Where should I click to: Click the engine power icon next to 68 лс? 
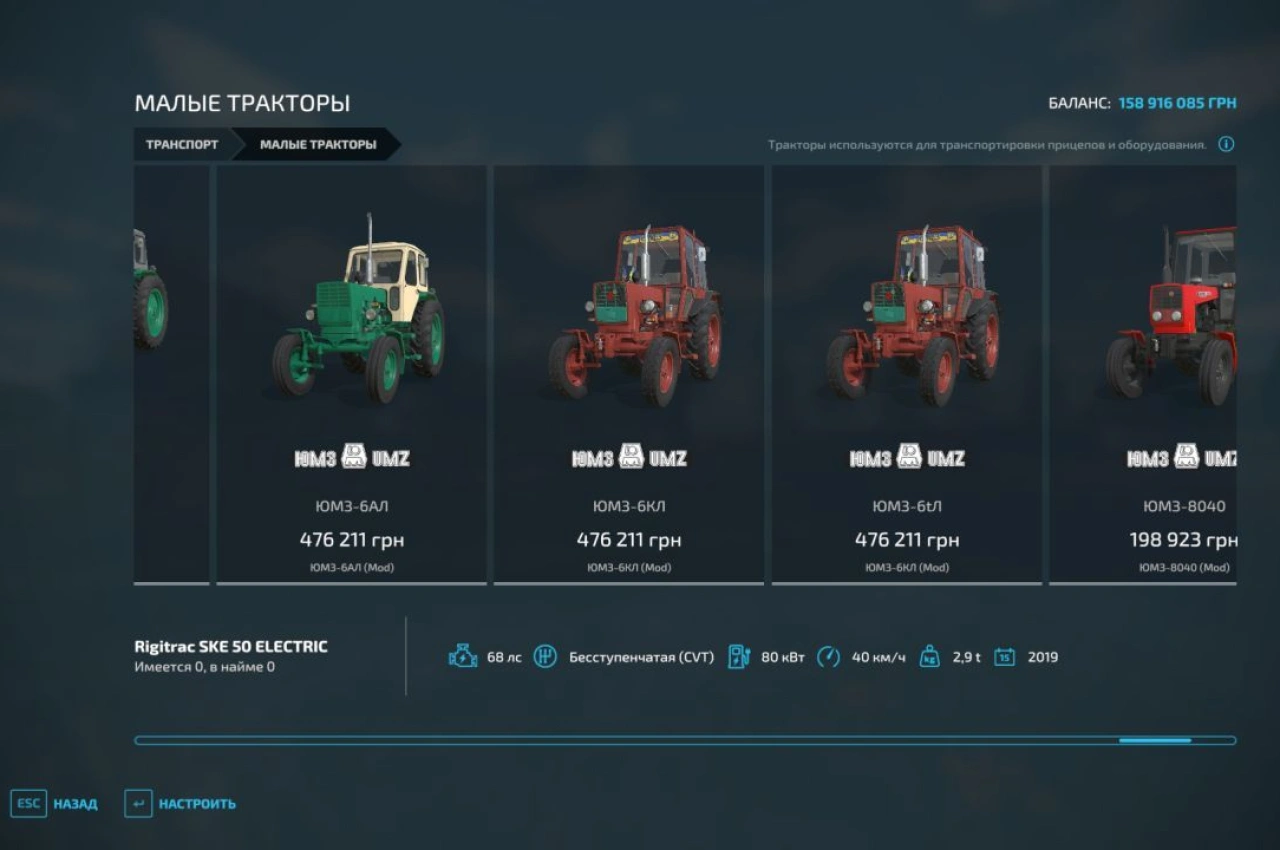(462, 657)
